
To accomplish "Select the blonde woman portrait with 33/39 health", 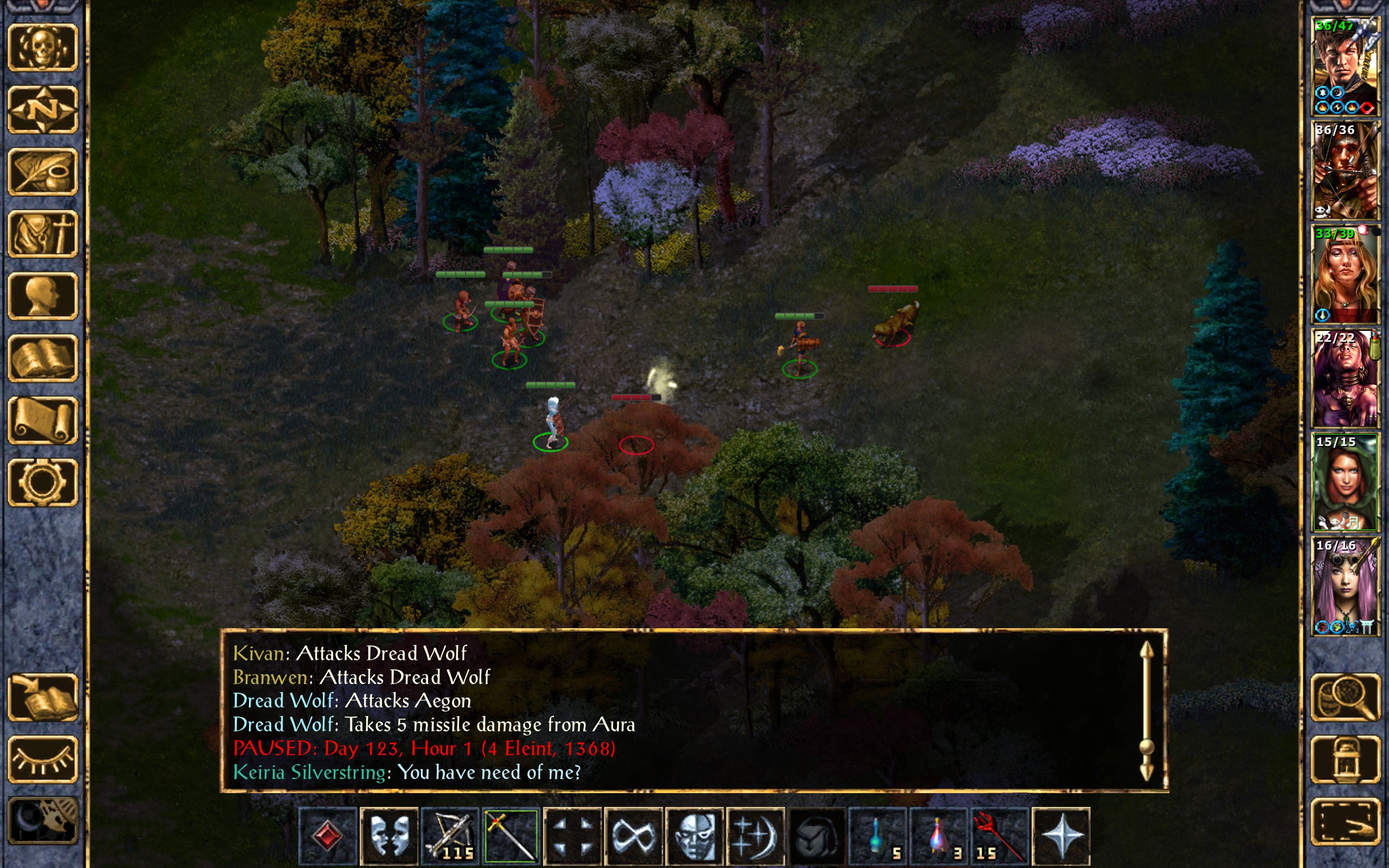I will coord(1345,275).
